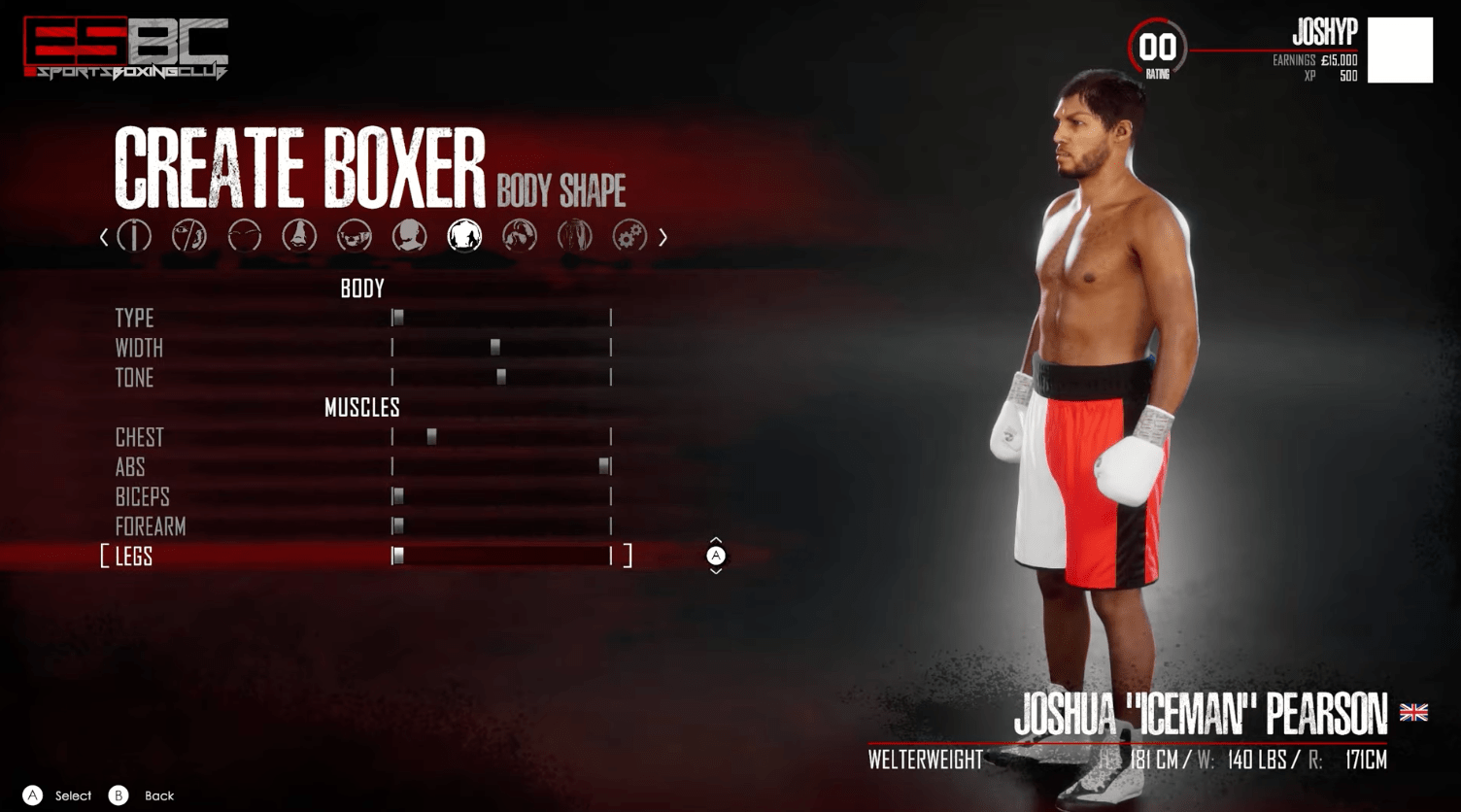Click the TONE slider track
The height and width of the screenshot is (812, 1461).
501,378
